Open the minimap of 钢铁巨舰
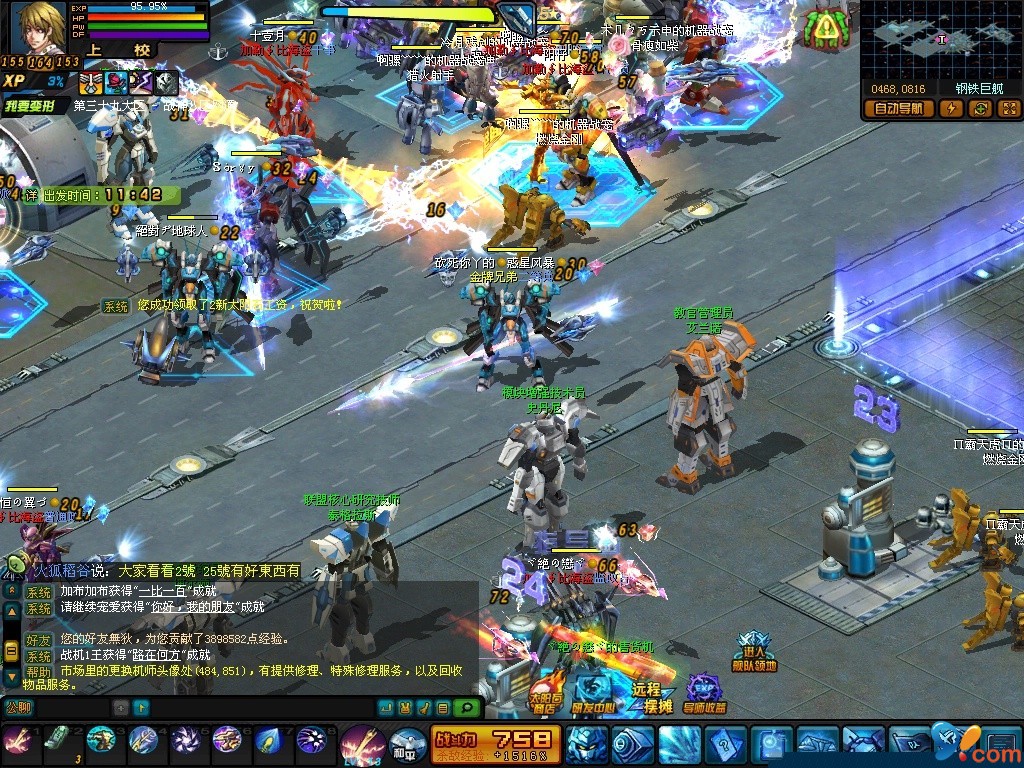This screenshot has height=768, width=1024. coord(940,39)
